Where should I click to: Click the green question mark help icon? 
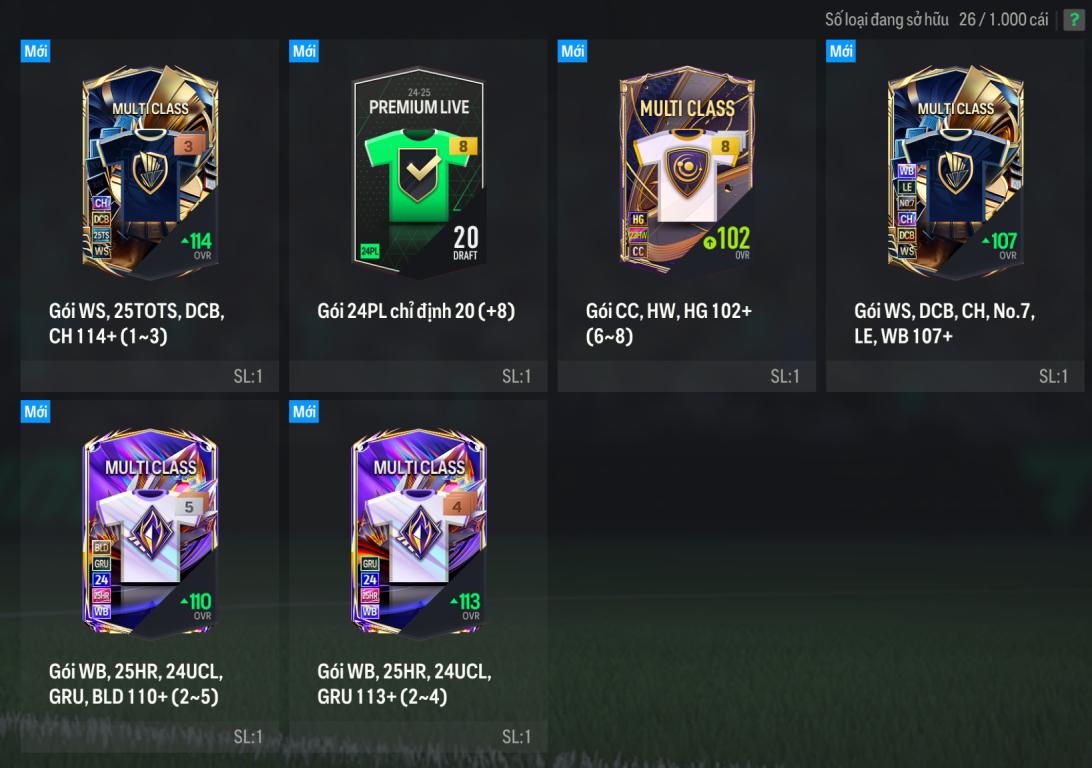1073,20
